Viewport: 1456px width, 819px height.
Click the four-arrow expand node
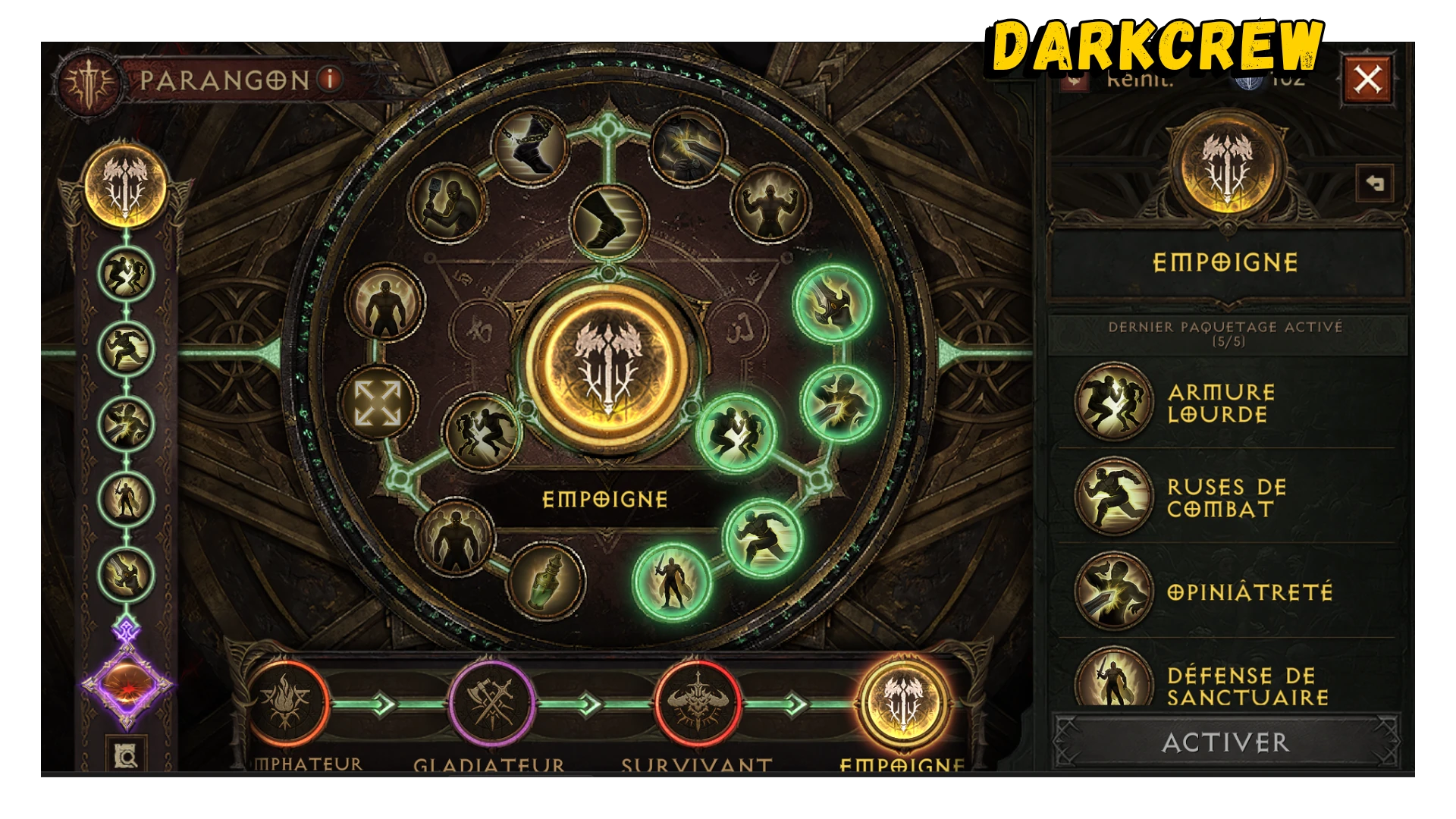pyautogui.click(x=378, y=403)
